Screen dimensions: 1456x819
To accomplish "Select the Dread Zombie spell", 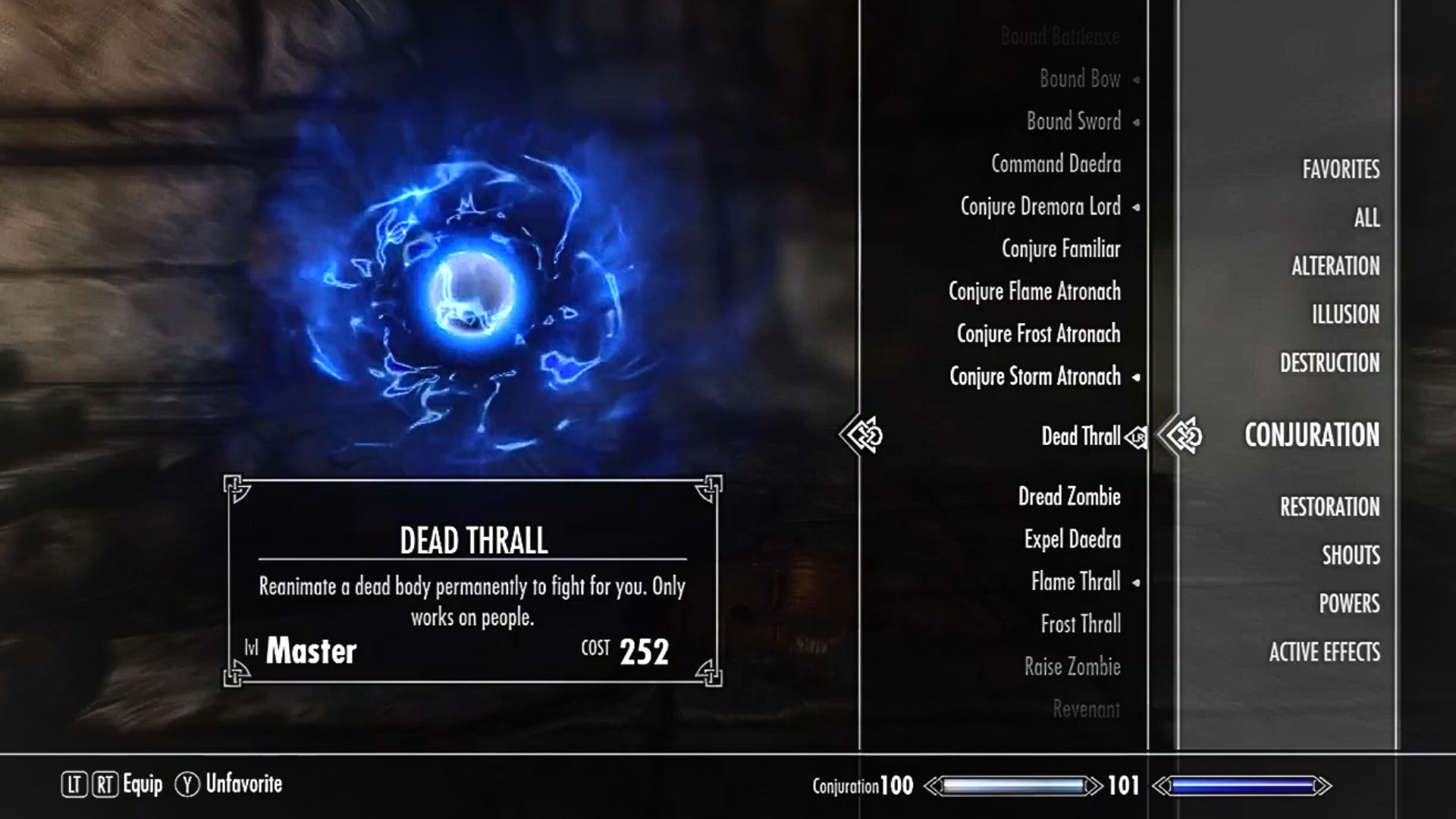I will 1069,497.
